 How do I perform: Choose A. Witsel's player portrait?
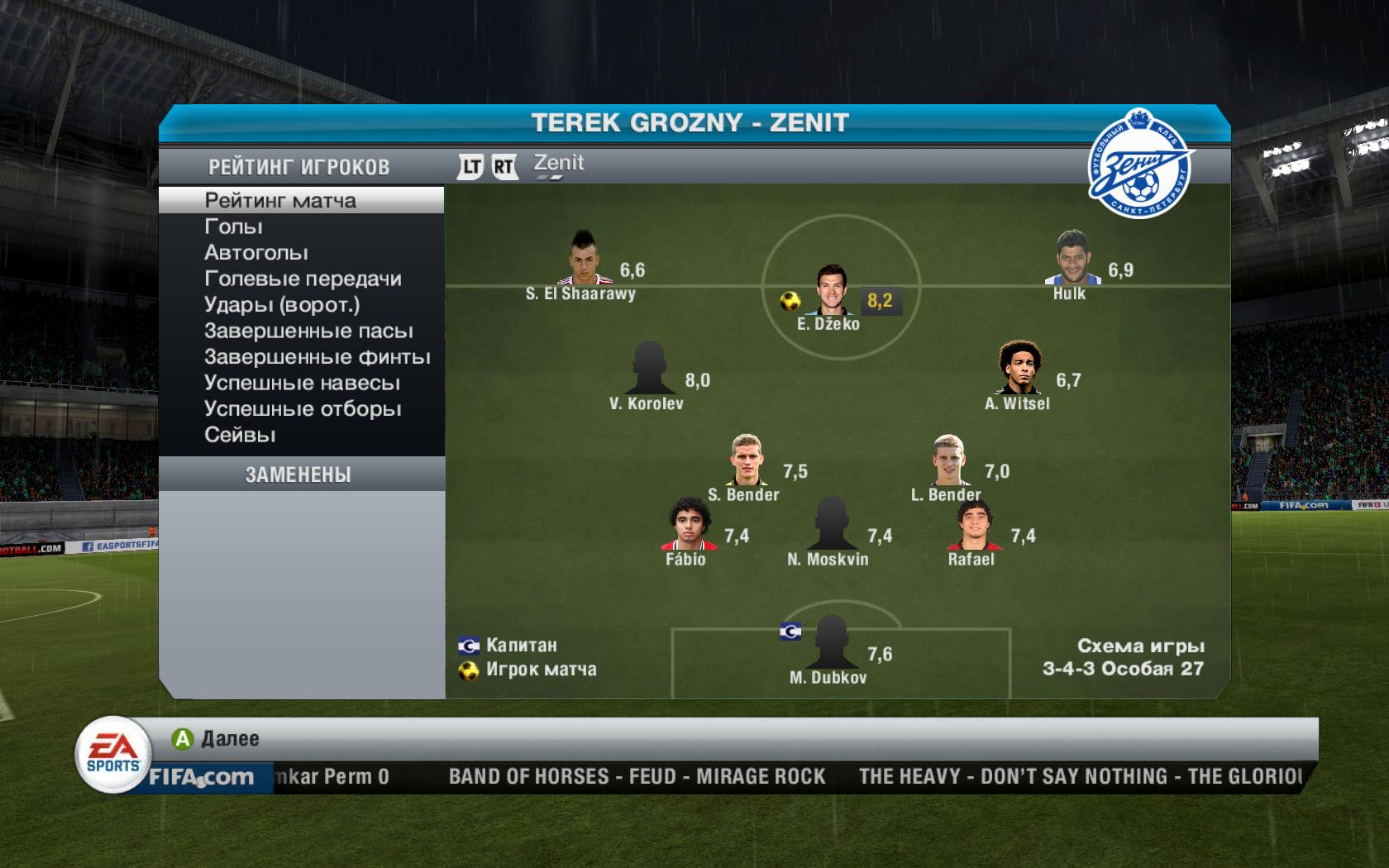click(1019, 370)
